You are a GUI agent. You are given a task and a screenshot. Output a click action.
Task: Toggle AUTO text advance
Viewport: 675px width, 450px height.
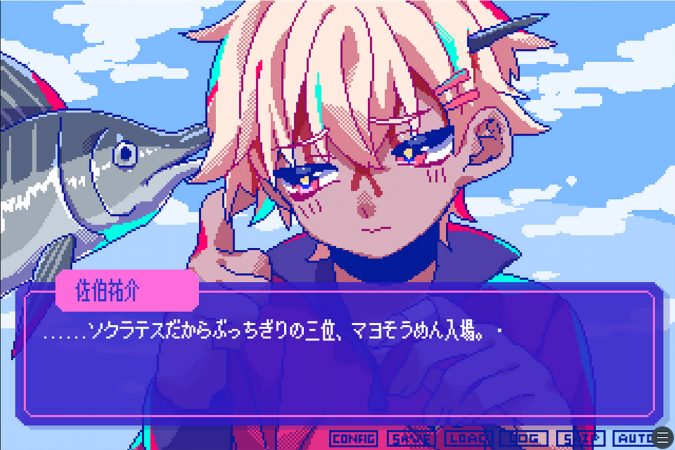(x=633, y=438)
